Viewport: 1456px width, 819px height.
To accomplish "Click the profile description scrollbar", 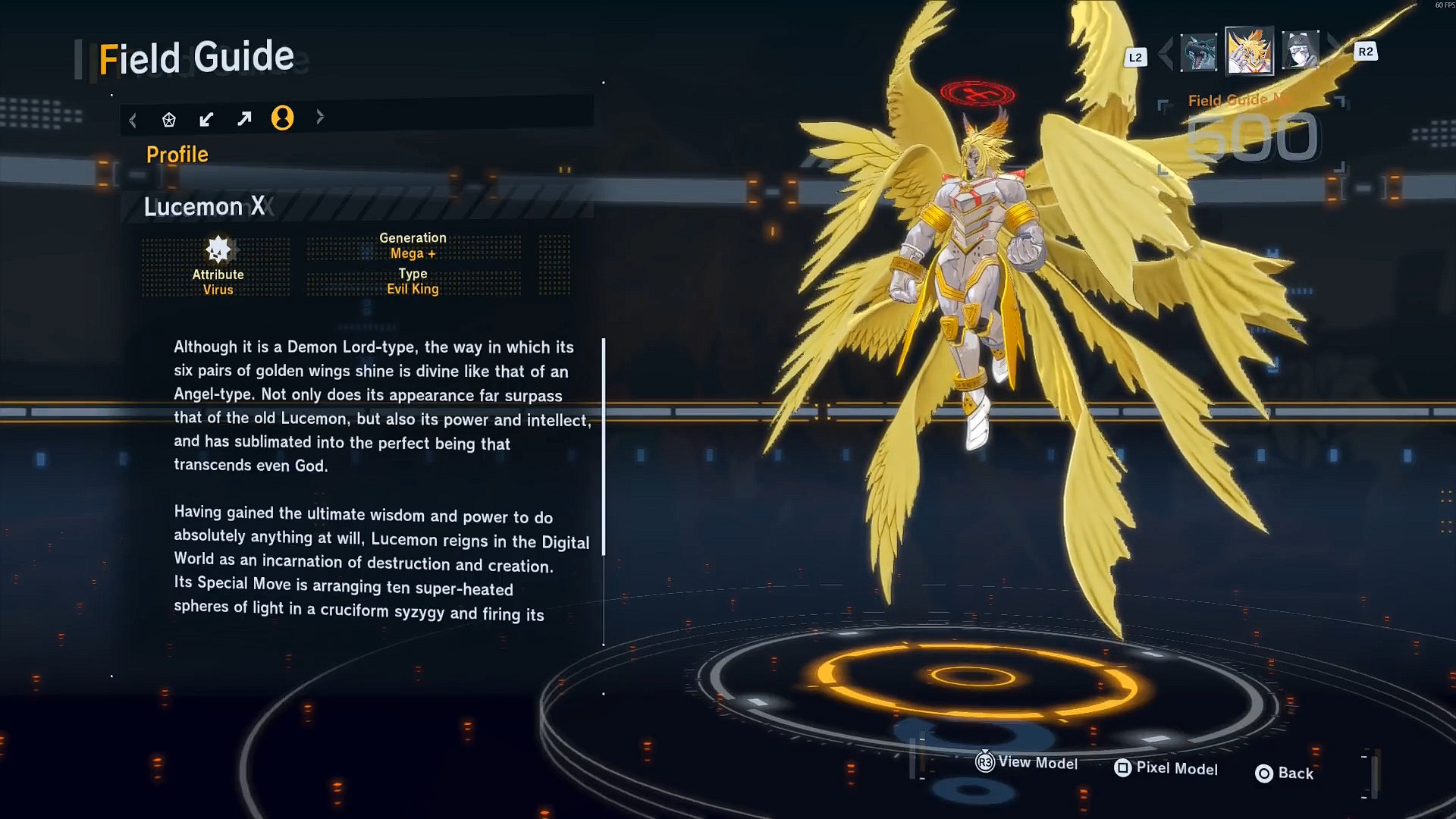I will click(x=604, y=447).
